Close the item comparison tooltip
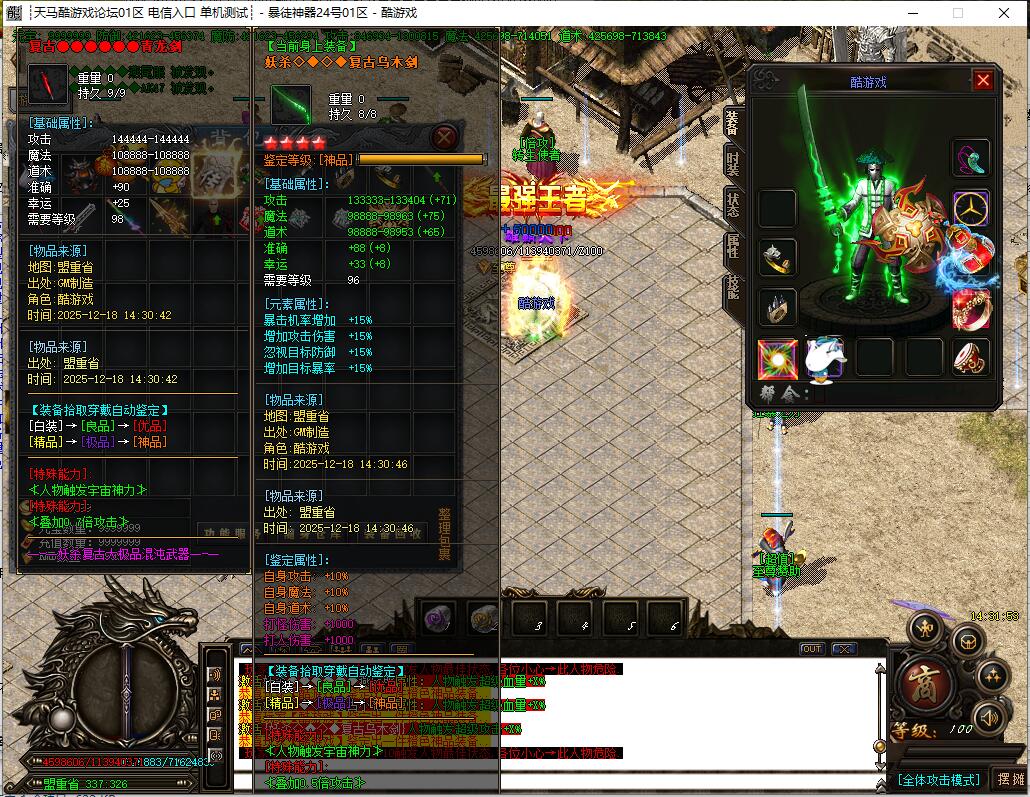 click(445, 138)
